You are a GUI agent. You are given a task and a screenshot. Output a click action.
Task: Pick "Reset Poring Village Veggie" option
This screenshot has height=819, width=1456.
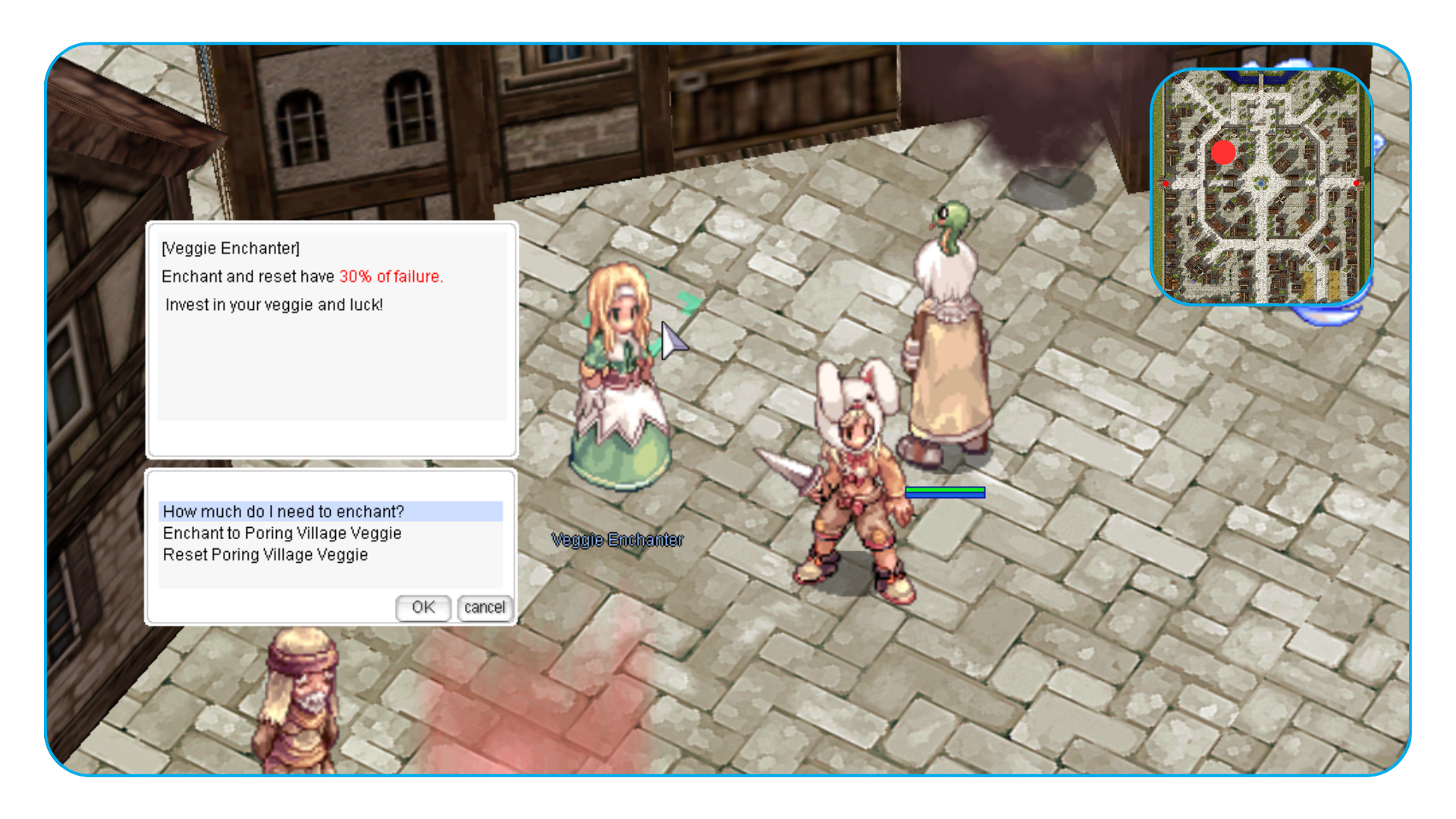[265, 555]
